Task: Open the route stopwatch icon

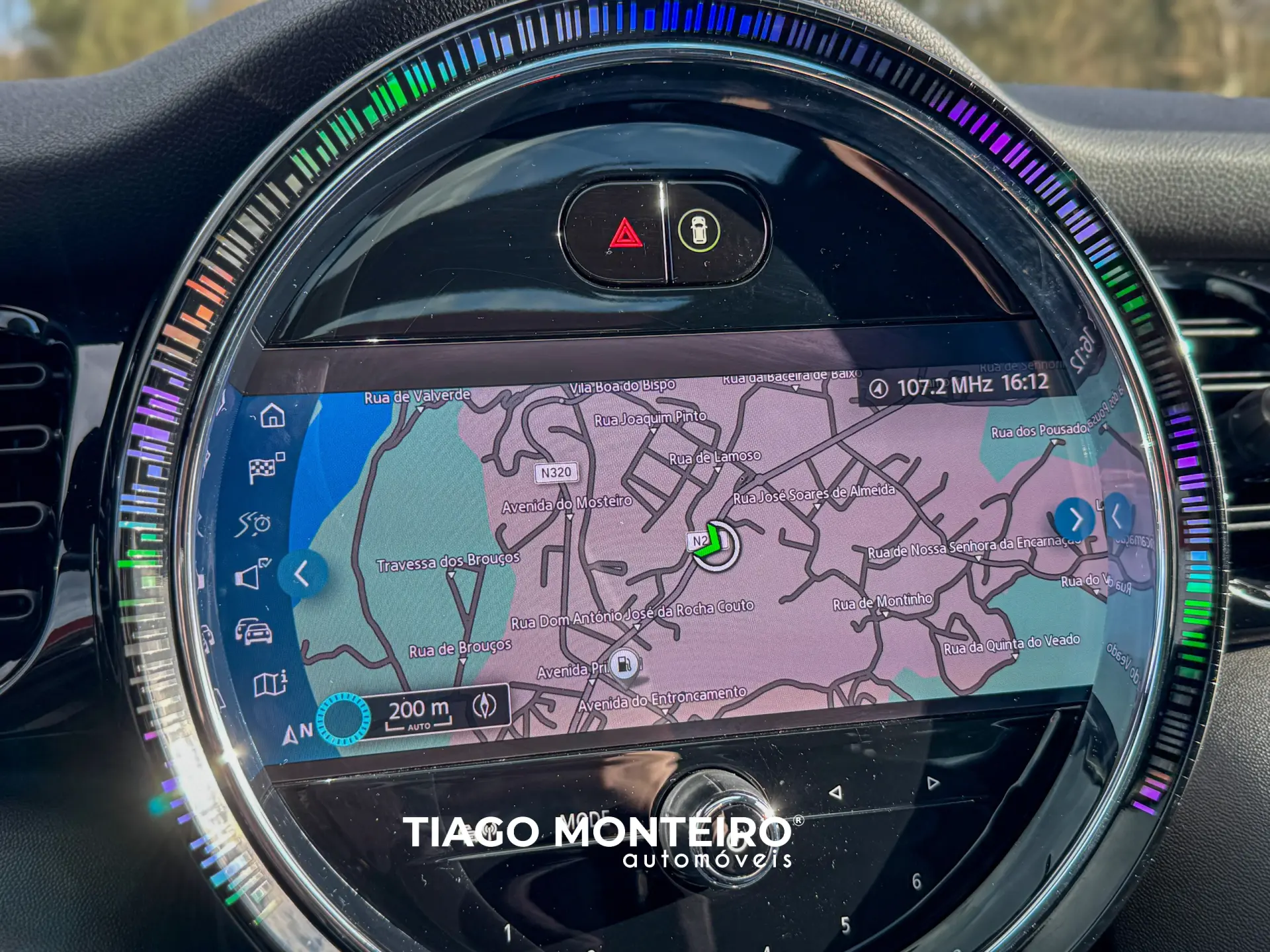Action: [253, 524]
